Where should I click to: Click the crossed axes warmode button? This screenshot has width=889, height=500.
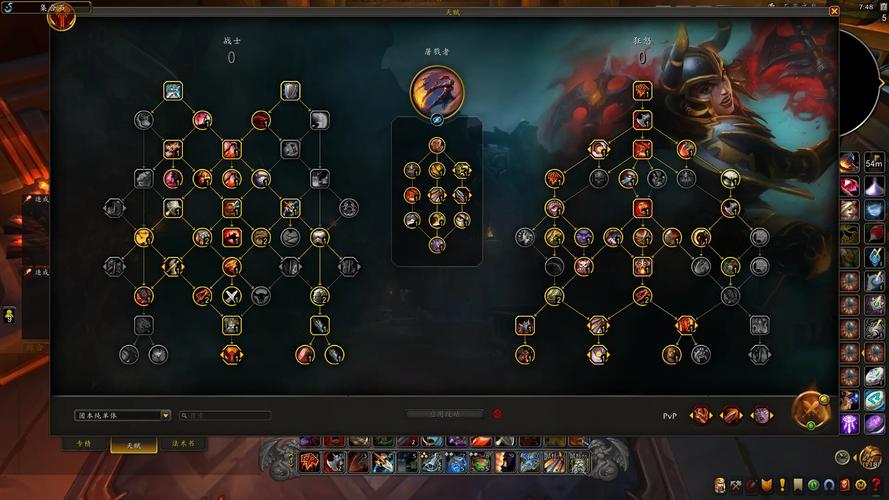[x=812, y=408]
